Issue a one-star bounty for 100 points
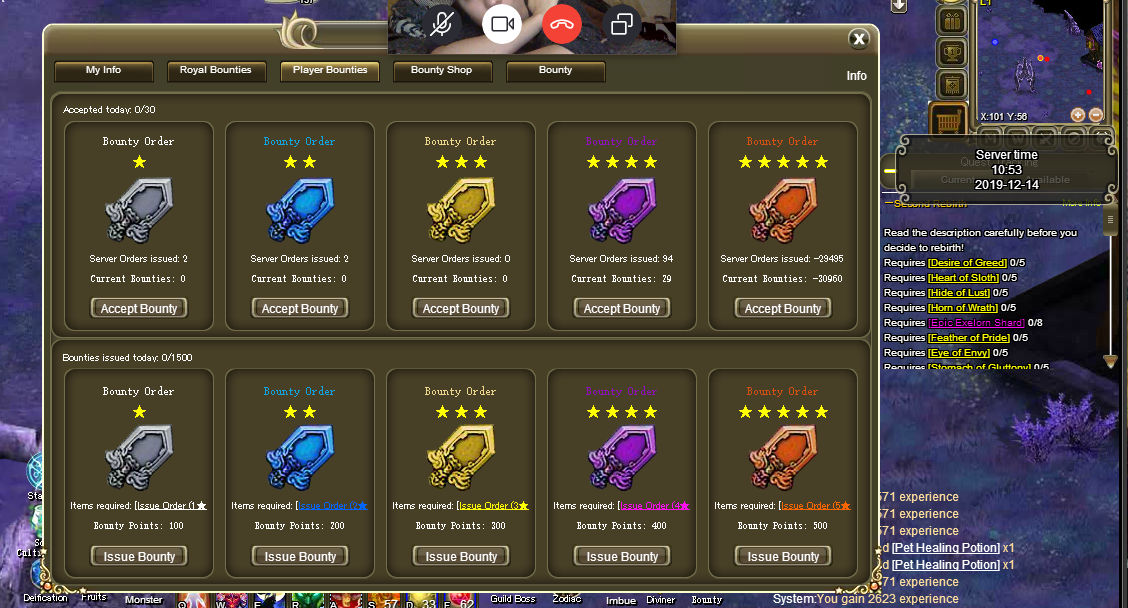1128x608 pixels. pyautogui.click(x=138, y=556)
